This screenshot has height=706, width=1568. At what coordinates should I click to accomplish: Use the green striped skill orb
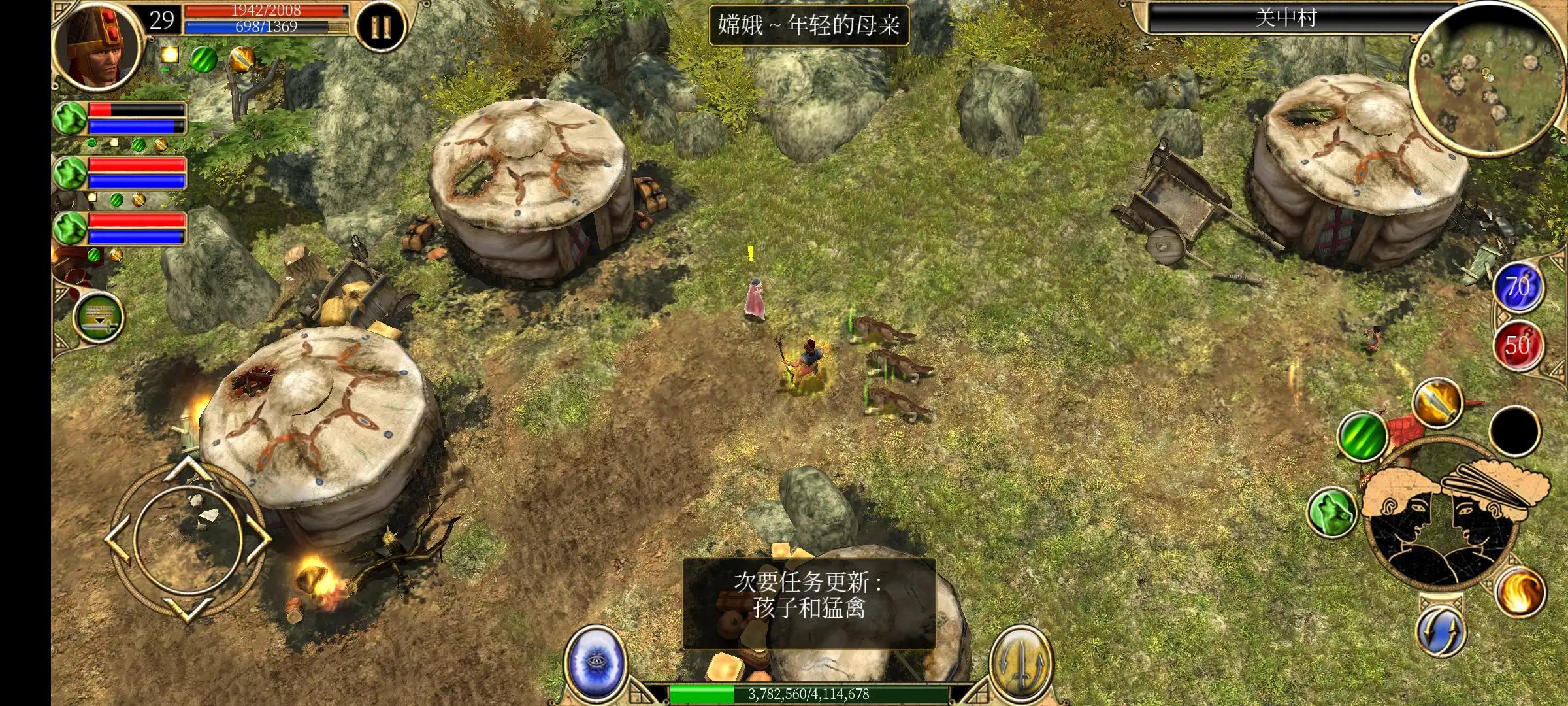1363,437
